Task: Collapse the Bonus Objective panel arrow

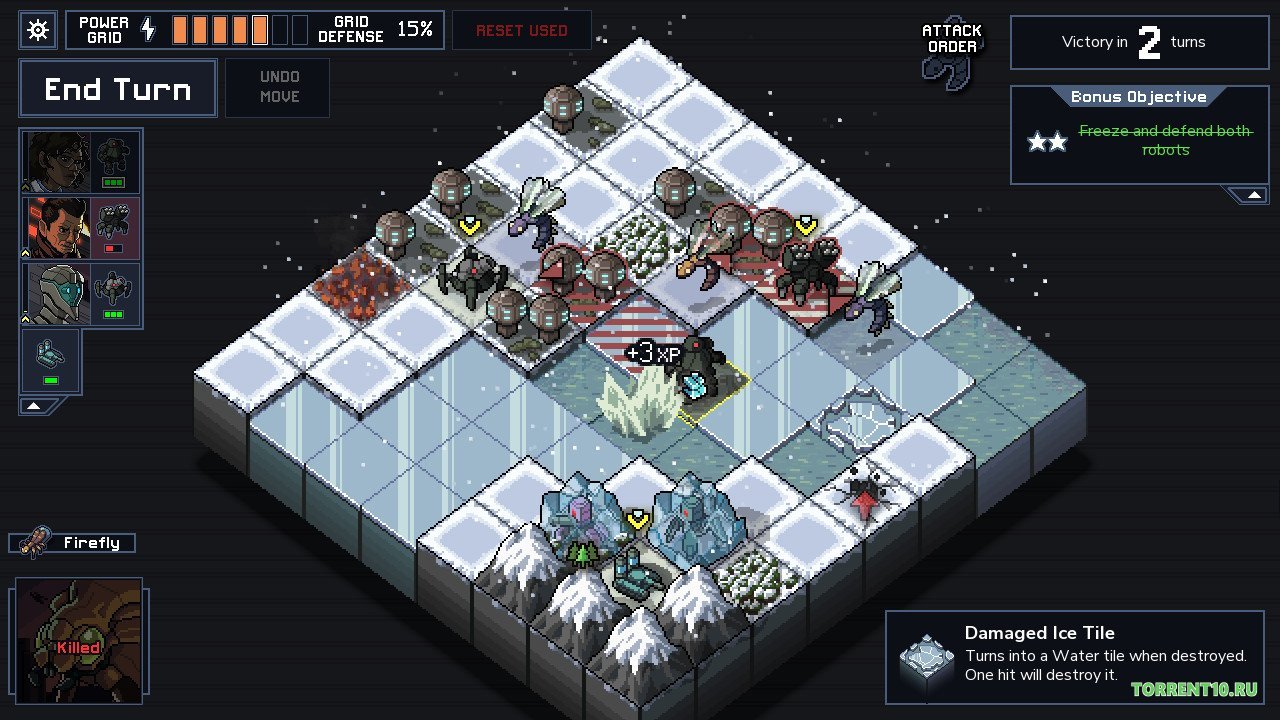Action: click(1253, 192)
